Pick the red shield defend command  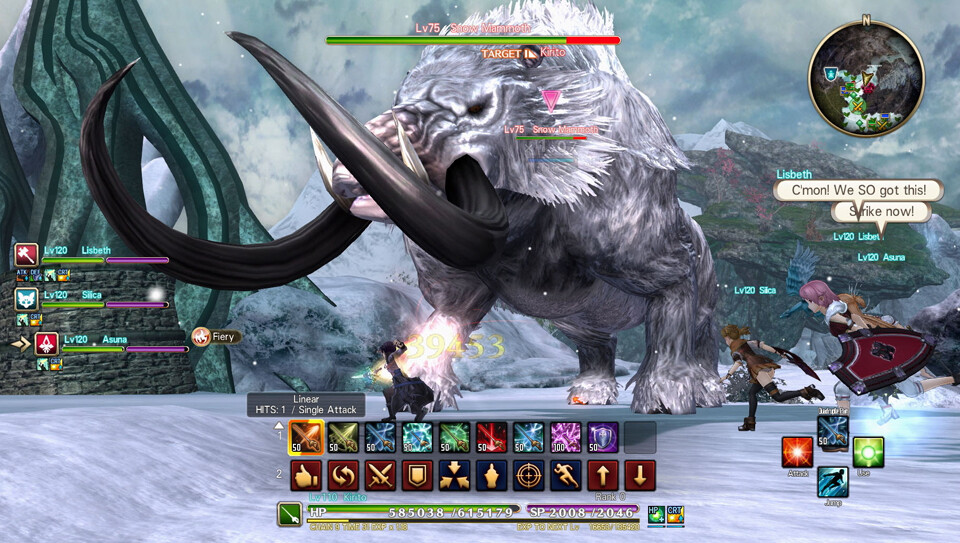[x=417, y=475]
